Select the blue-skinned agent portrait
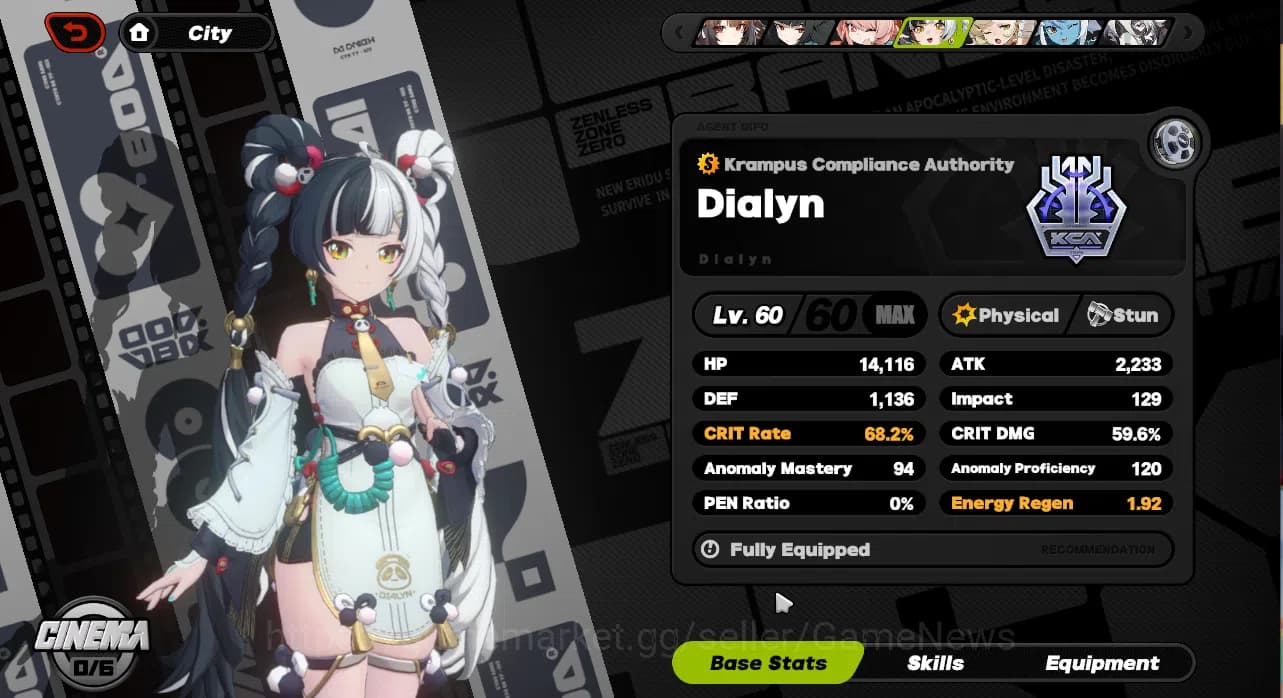 point(1068,33)
